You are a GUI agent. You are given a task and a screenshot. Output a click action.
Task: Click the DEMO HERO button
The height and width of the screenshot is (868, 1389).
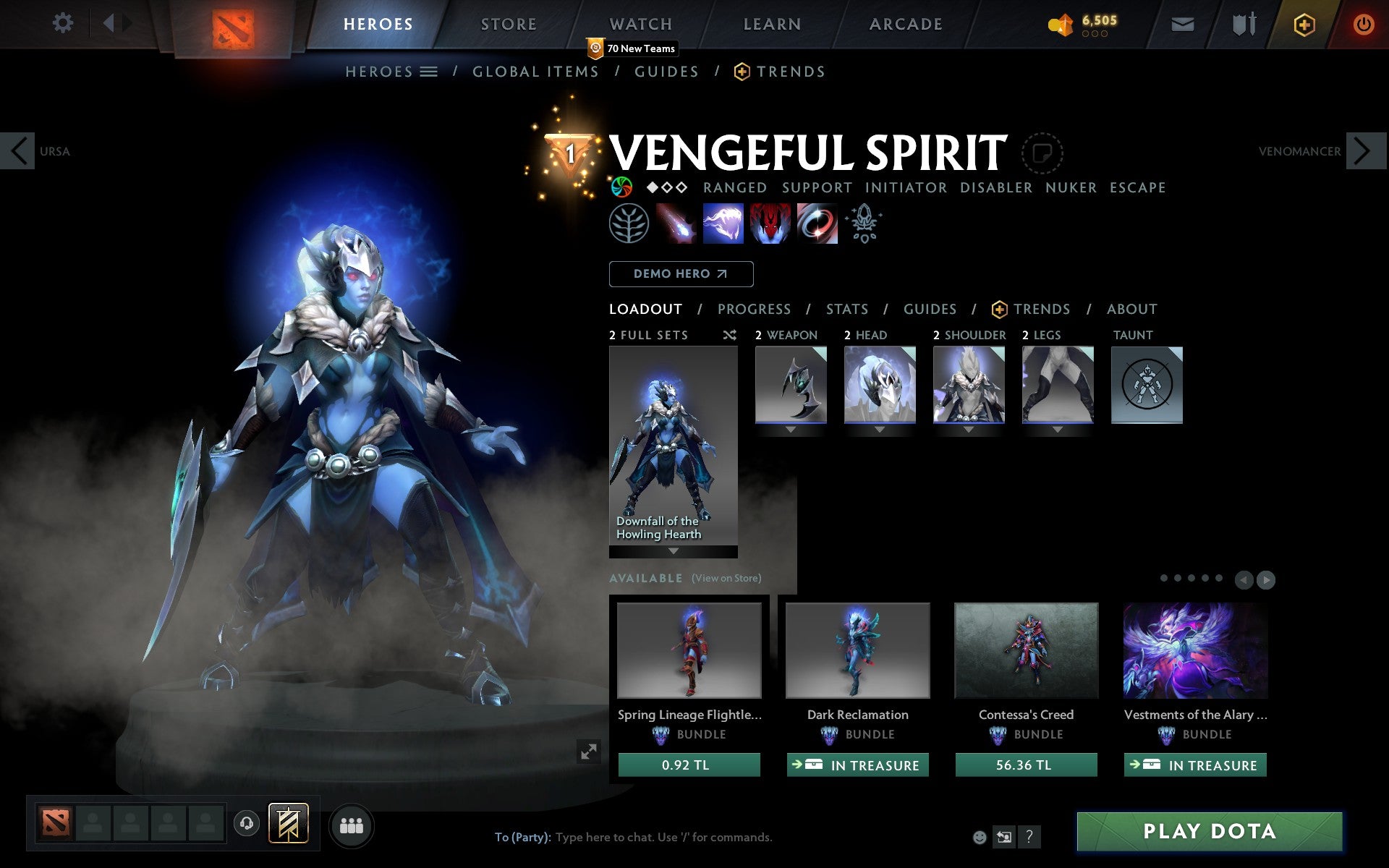click(681, 274)
